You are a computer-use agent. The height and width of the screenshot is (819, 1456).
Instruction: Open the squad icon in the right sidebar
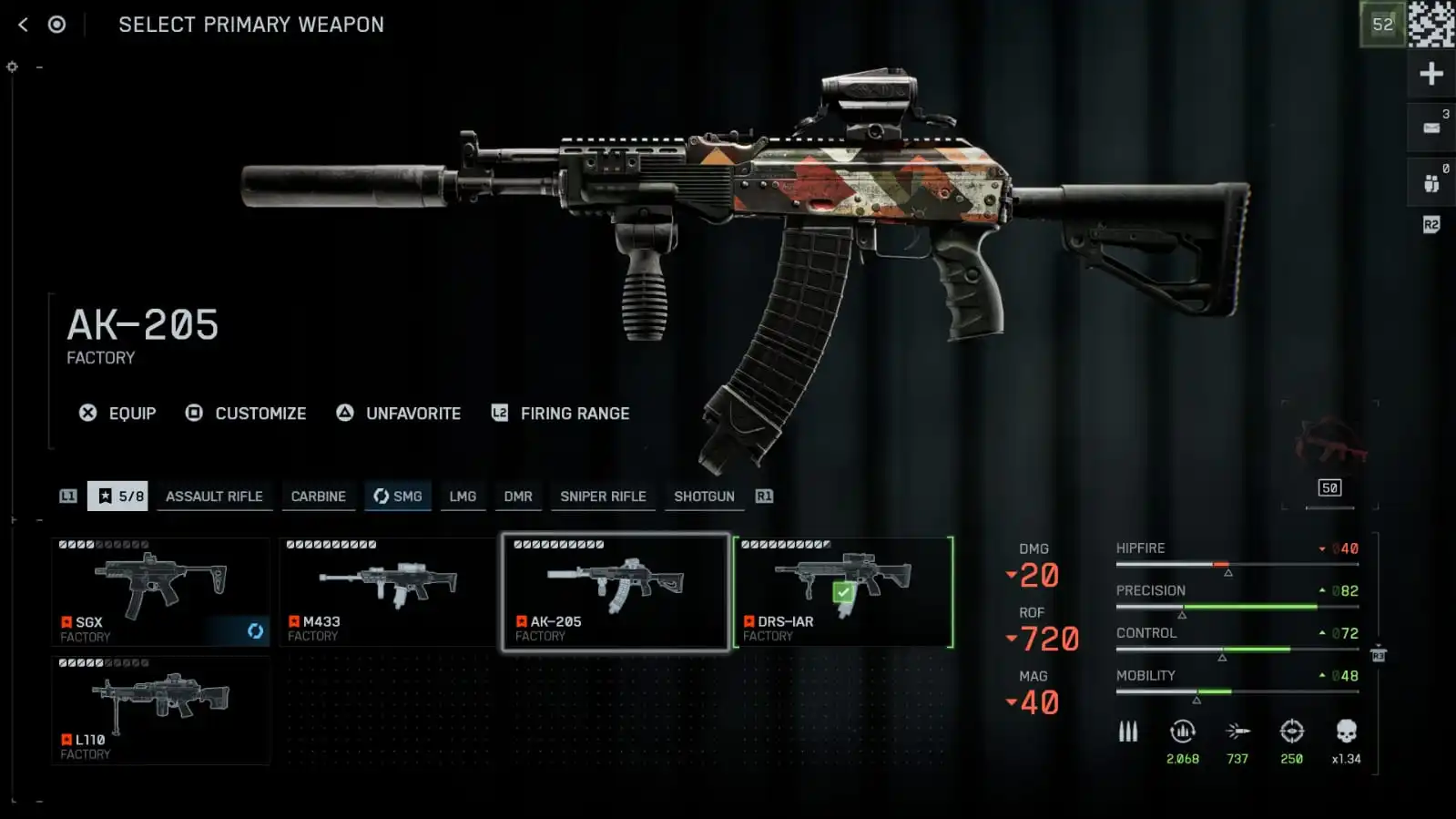point(1431,183)
